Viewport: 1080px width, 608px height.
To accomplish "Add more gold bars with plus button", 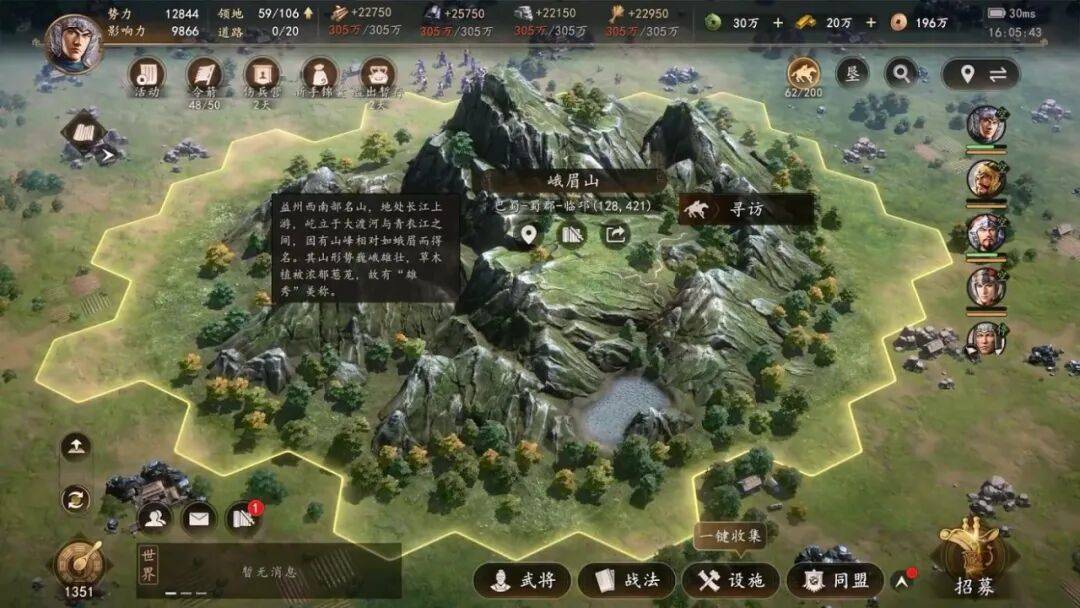I will pyautogui.click(x=870, y=22).
